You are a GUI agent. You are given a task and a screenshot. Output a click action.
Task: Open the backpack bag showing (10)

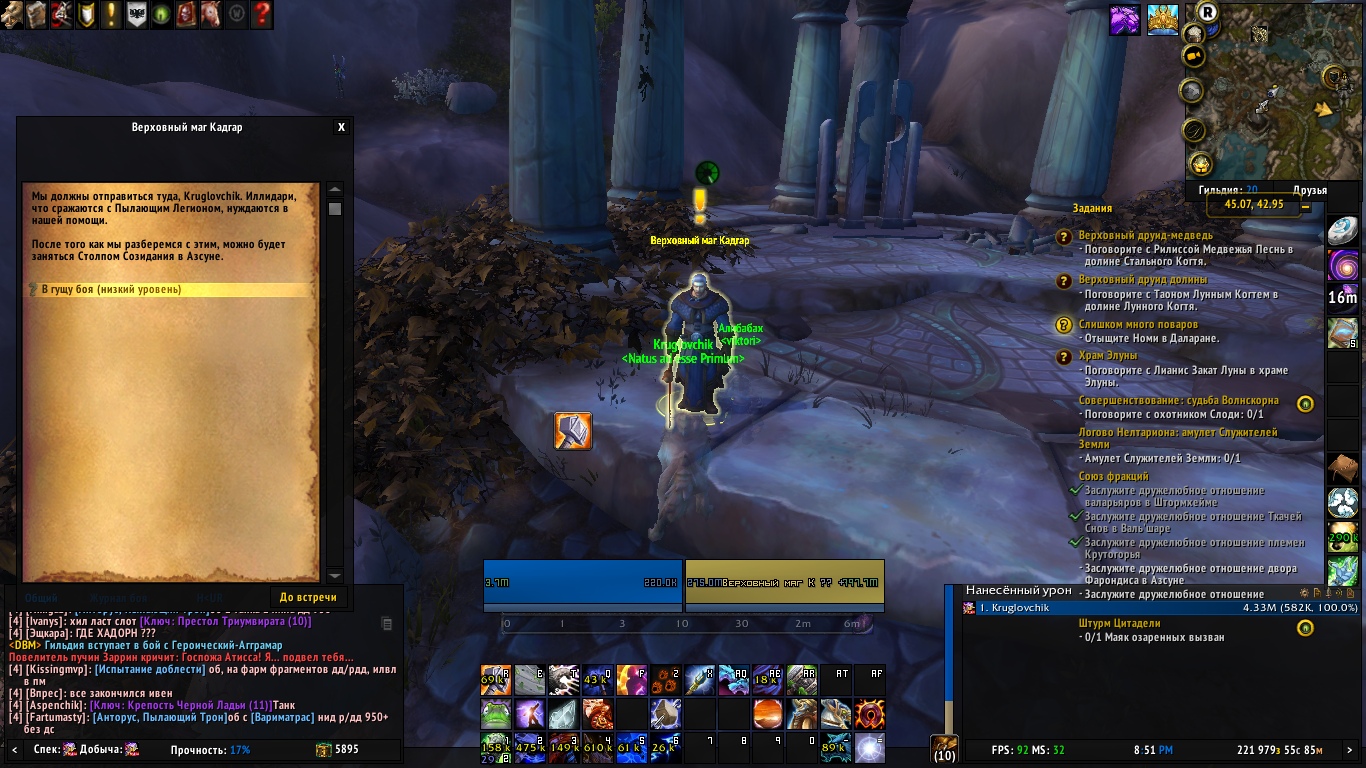point(944,748)
